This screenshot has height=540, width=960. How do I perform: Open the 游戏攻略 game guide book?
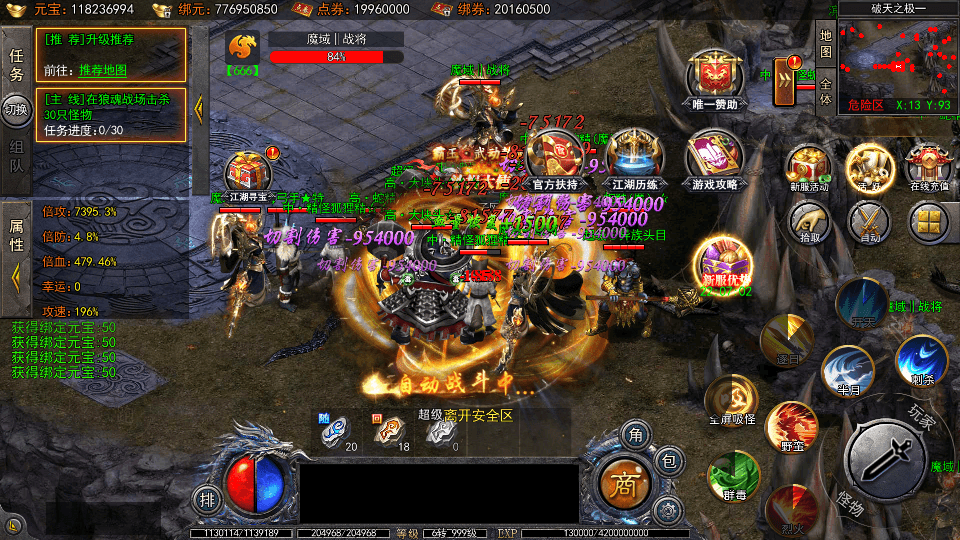coord(713,159)
